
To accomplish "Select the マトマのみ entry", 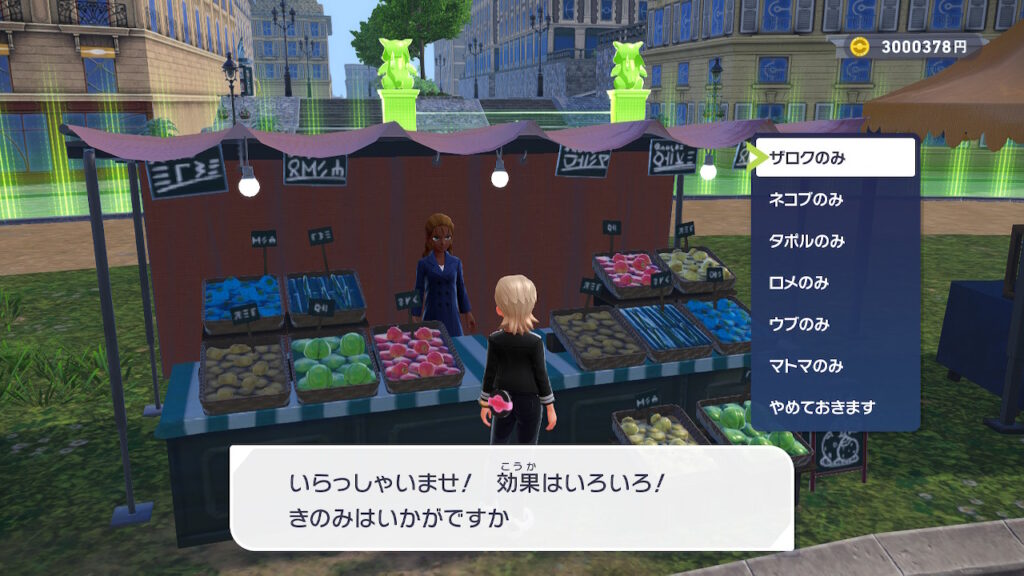I will (806, 366).
